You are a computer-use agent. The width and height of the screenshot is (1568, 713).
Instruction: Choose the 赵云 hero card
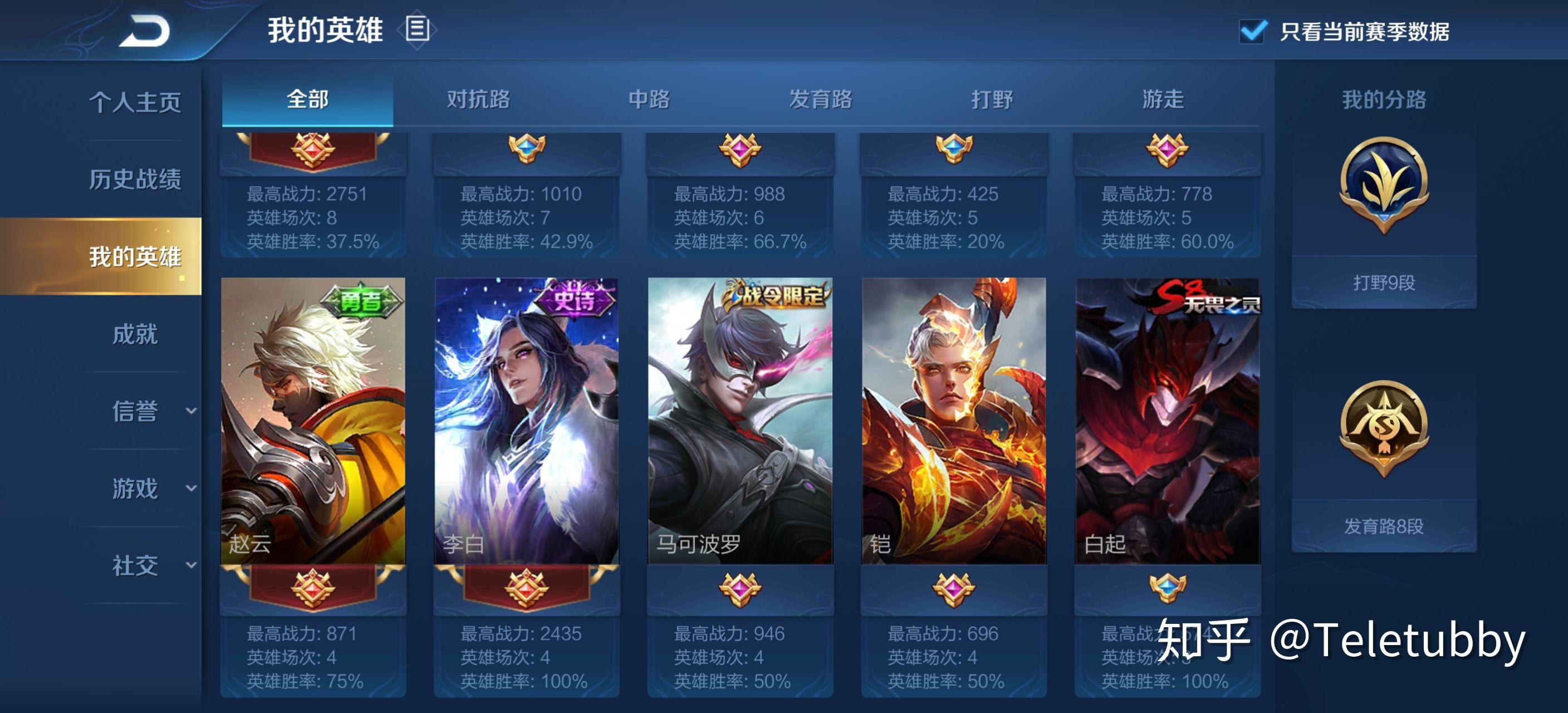pyautogui.click(x=313, y=420)
